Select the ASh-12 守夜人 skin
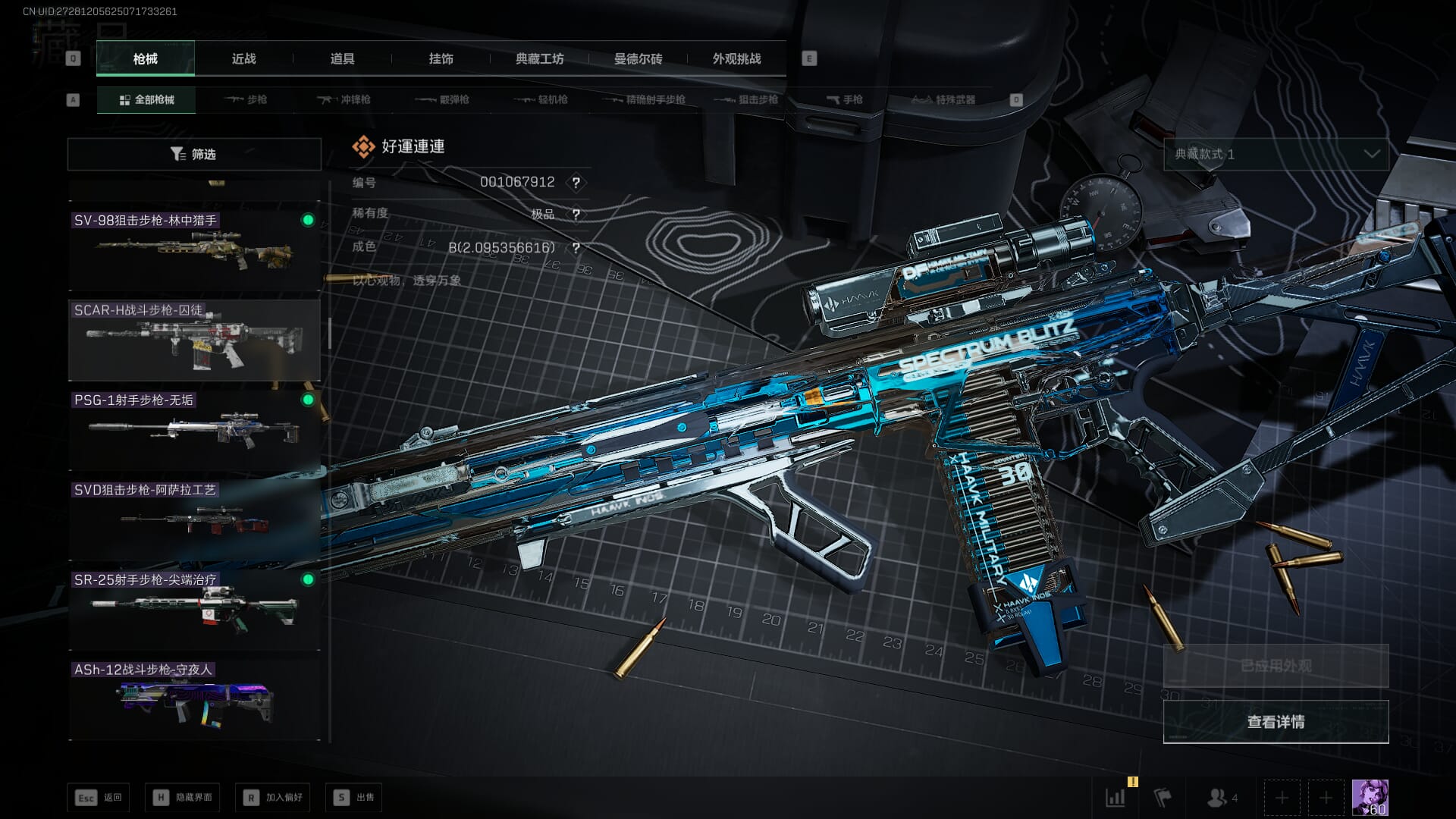 (194, 699)
